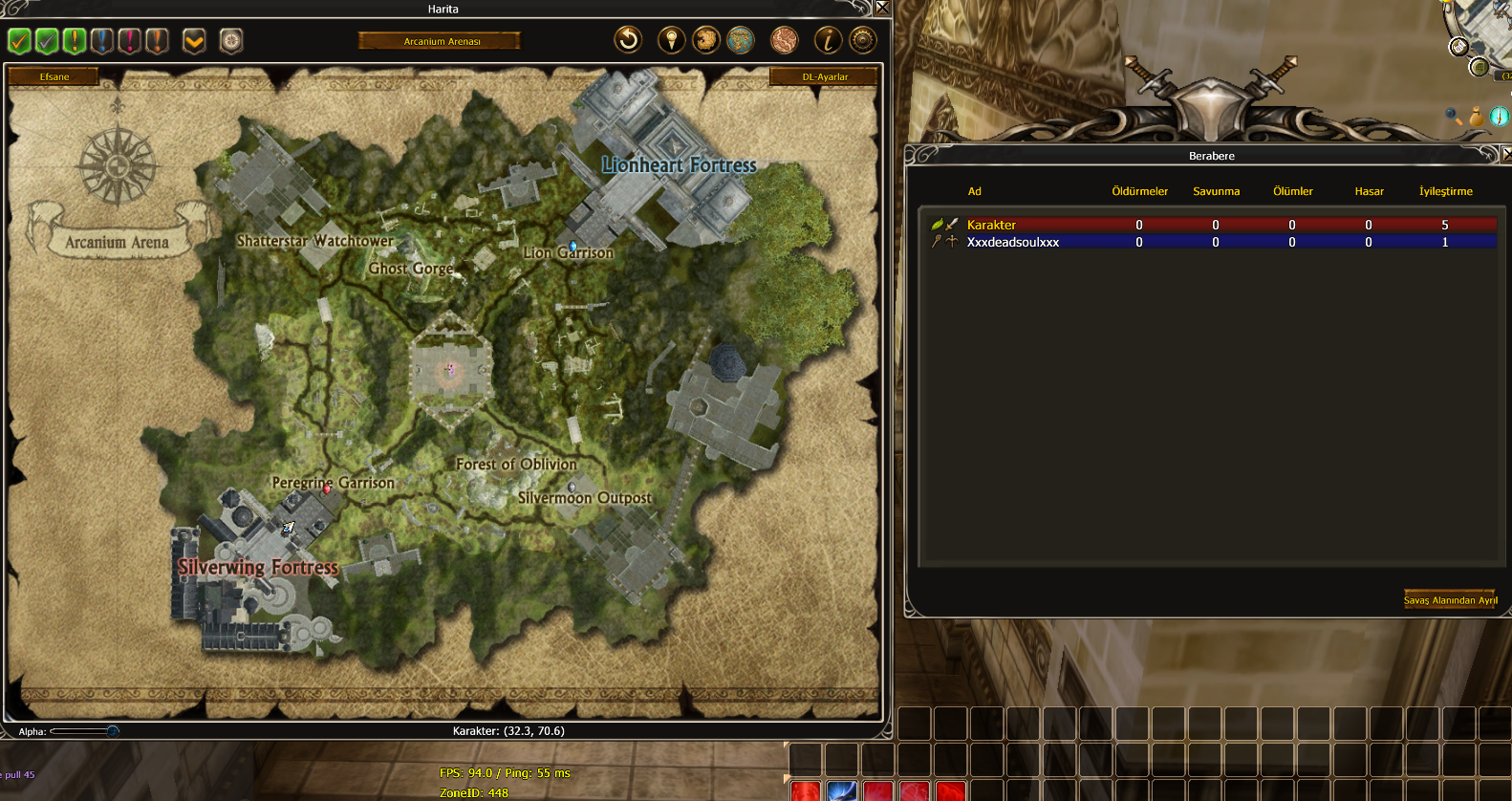This screenshot has width=1512, height=801.
Task: Close the Harita map window
Action: [x=882, y=8]
